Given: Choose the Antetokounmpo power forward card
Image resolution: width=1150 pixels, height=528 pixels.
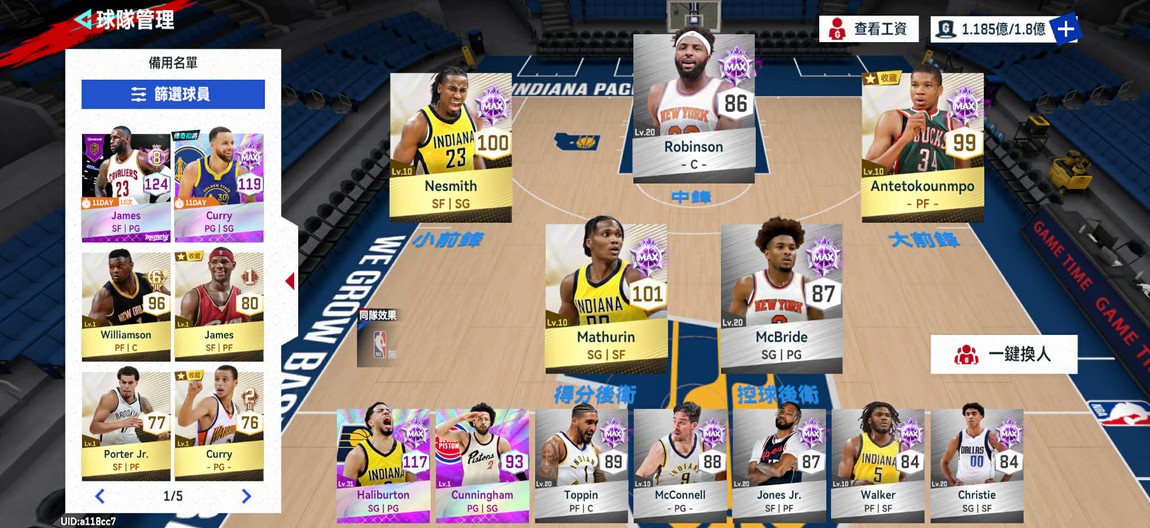Looking at the screenshot, I should coord(922,147).
